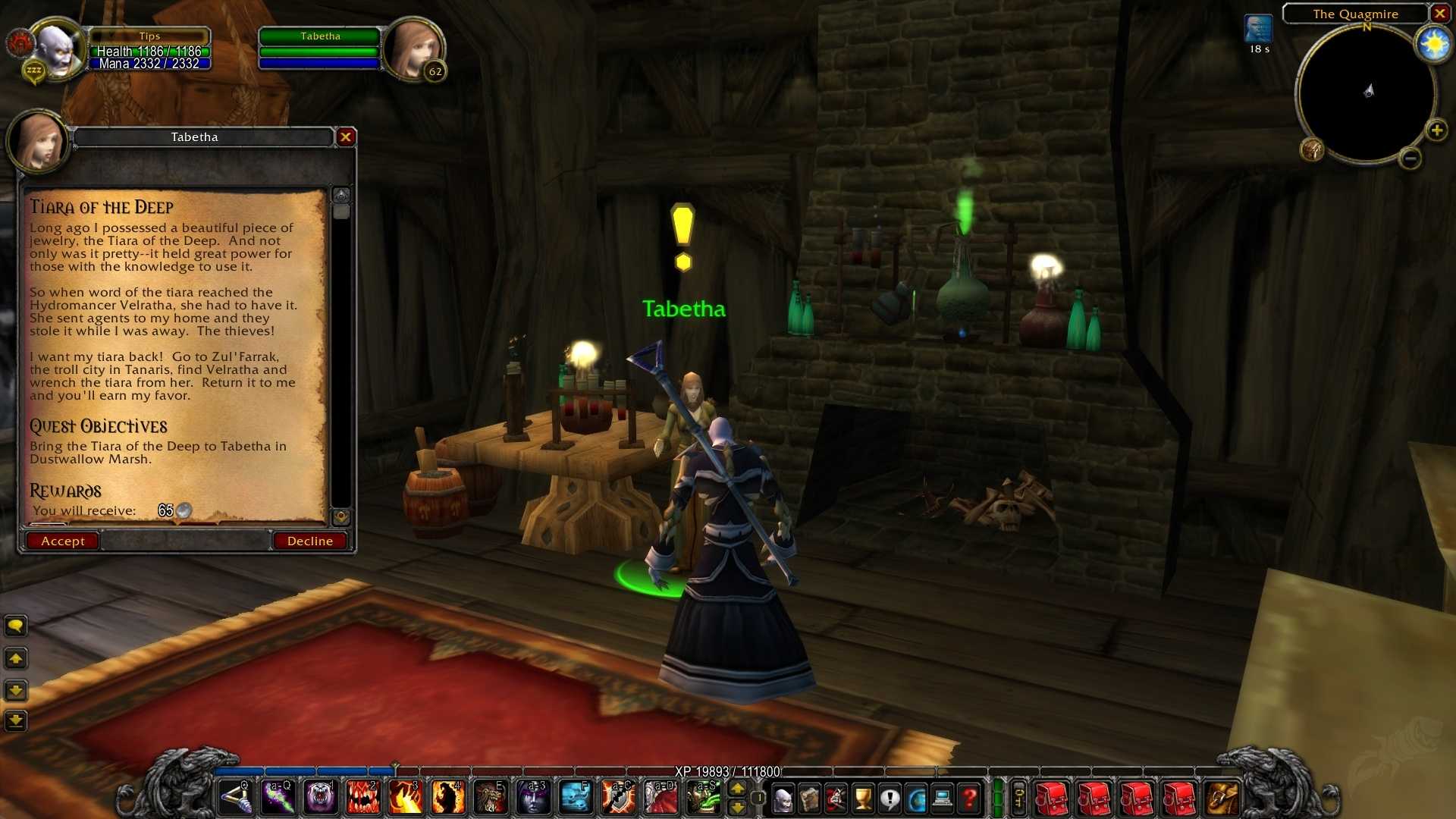Screen dimensions: 1456x819
Task: Decline Tabetha's quest offer
Action: point(309,541)
